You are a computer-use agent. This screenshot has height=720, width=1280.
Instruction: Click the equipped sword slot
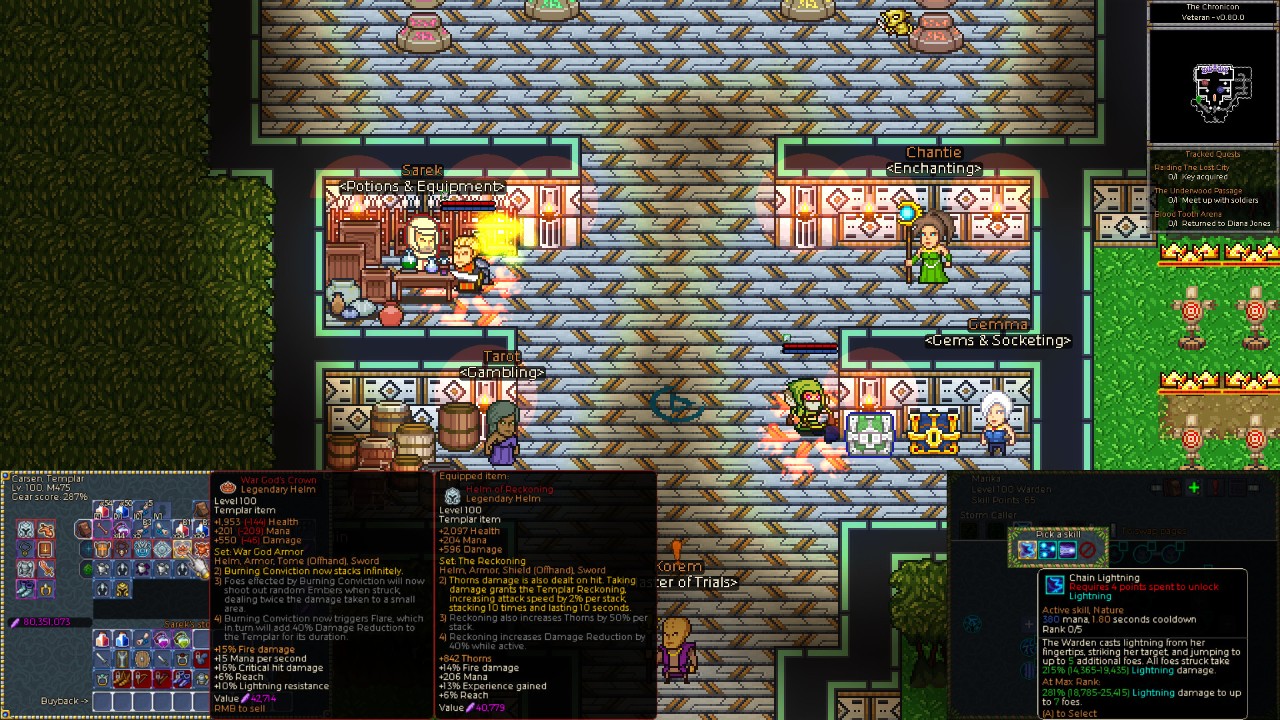(x=46, y=568)
